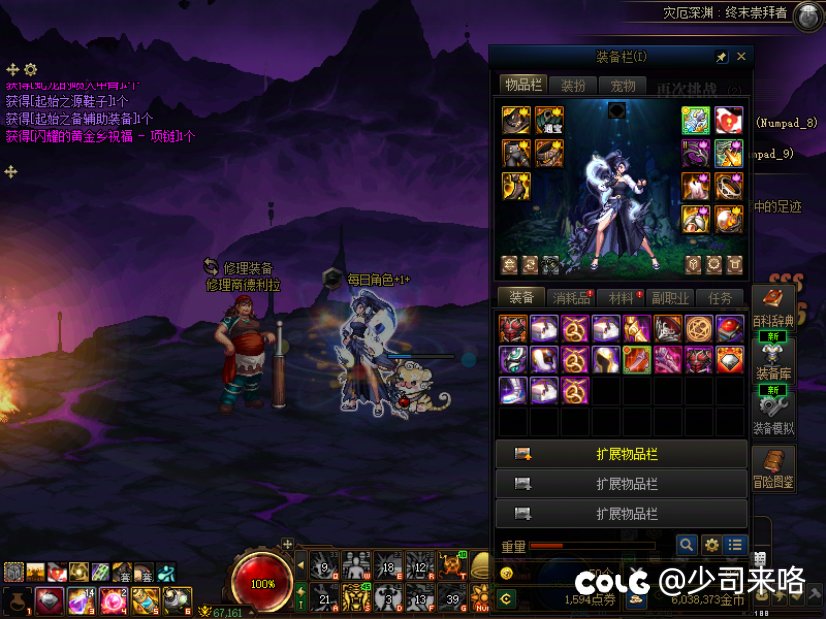The image size is (826, 619).
Task: Open the 宠物 tab
Action: click(x=622, y=85)
